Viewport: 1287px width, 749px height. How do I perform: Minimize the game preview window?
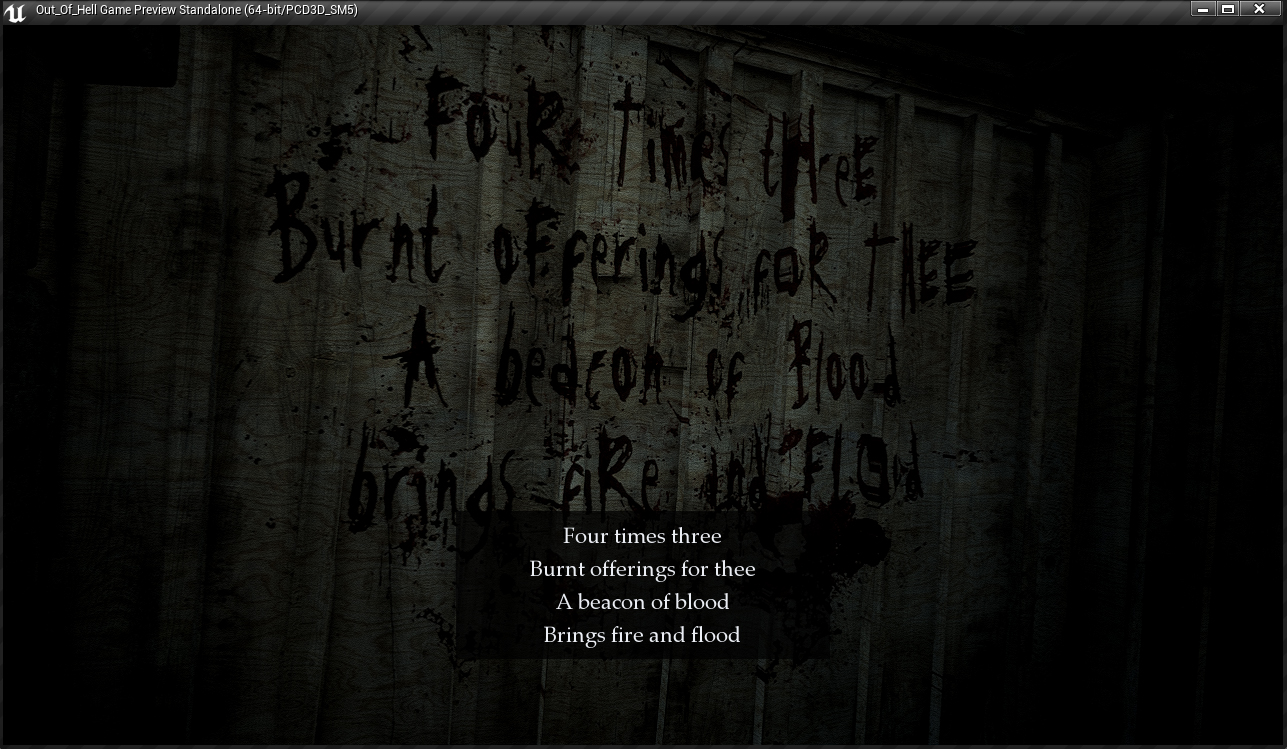coord(1203,9)
